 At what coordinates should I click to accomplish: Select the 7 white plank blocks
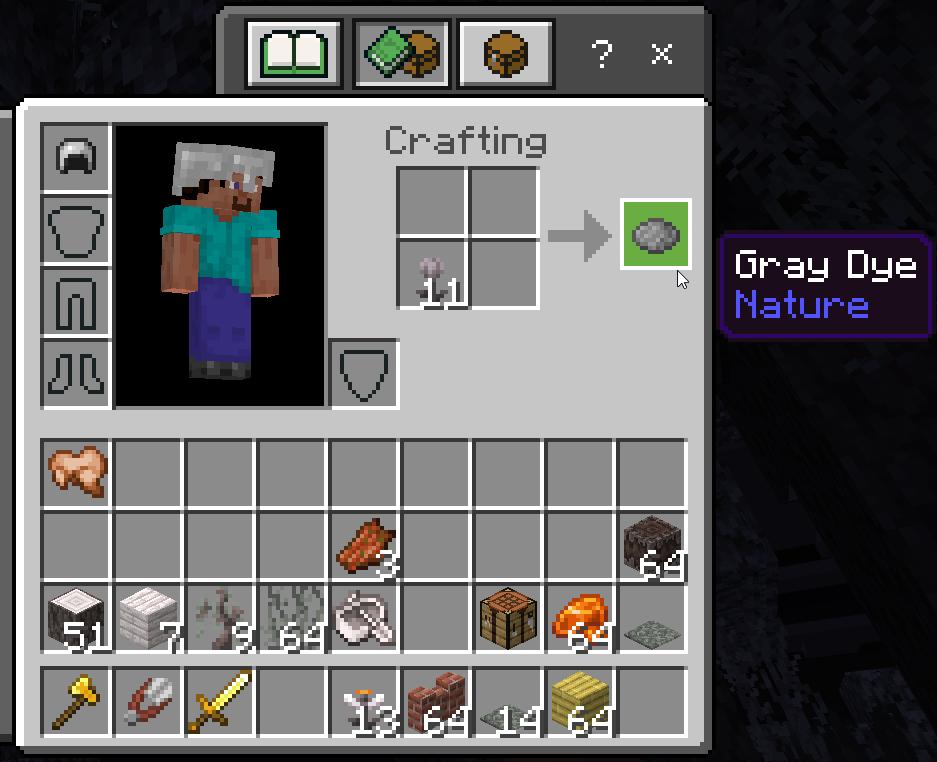148,616
